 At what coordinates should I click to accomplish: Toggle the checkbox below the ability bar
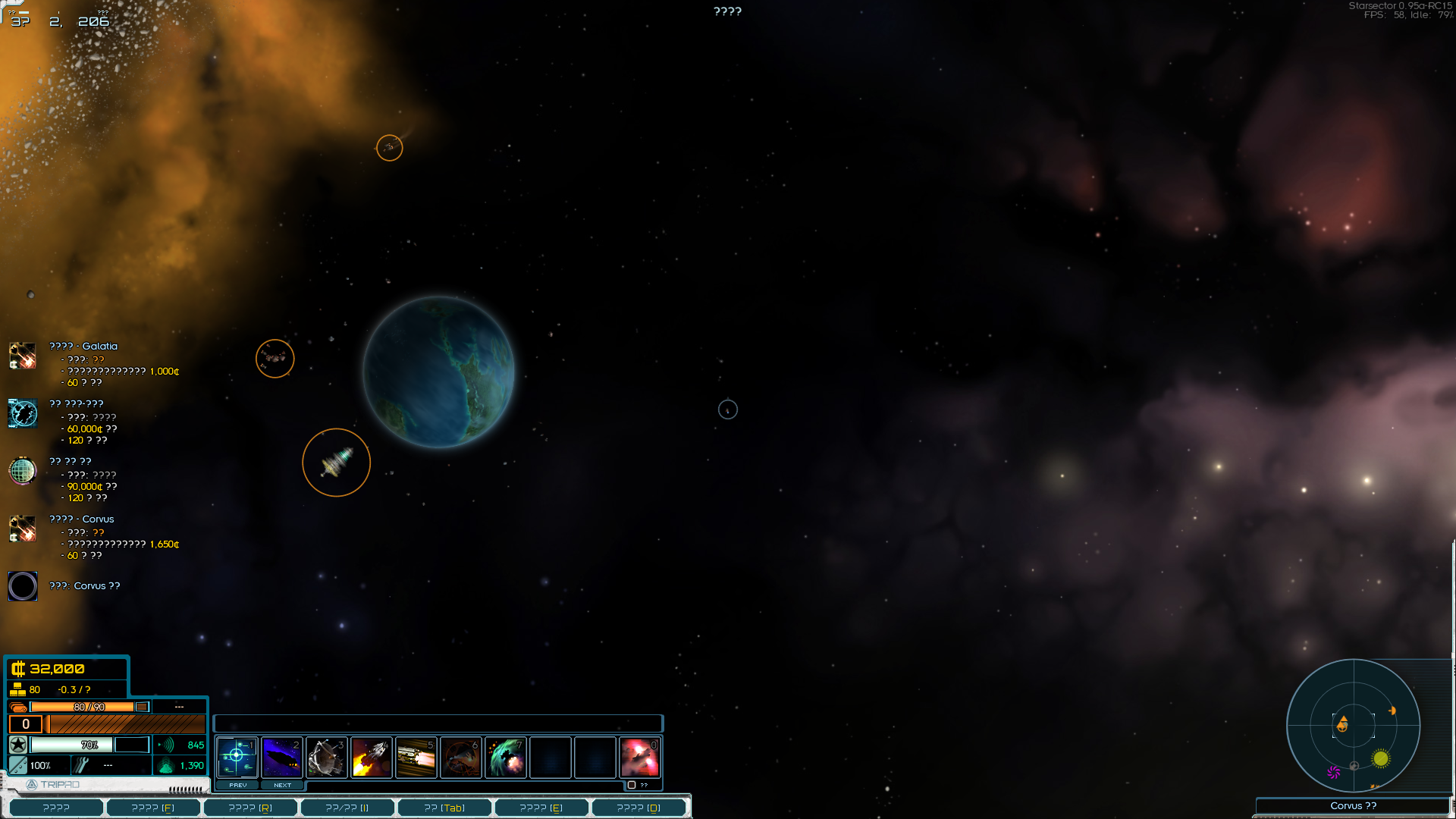click(632, 785)
